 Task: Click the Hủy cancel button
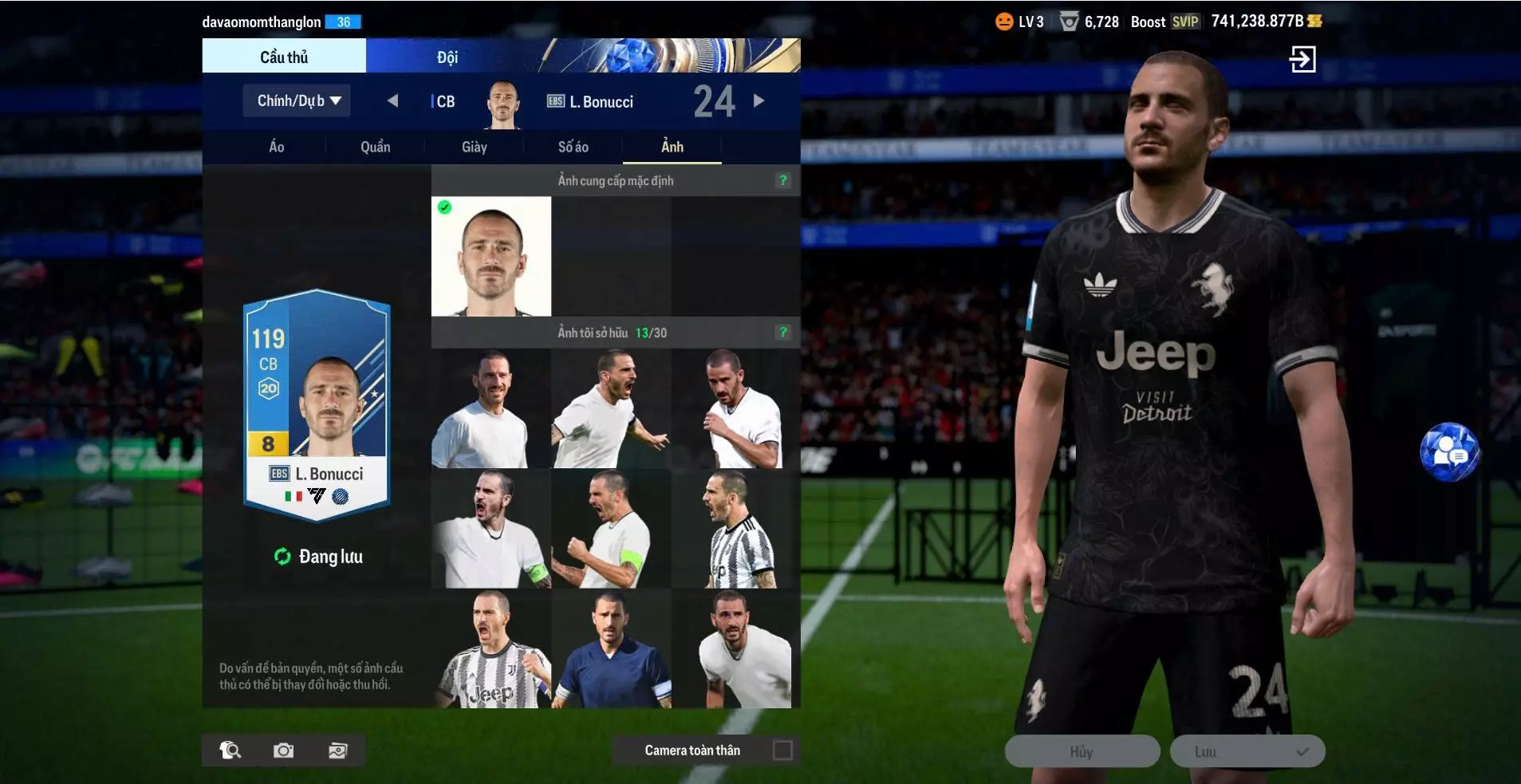click(x=1082, y=751)
